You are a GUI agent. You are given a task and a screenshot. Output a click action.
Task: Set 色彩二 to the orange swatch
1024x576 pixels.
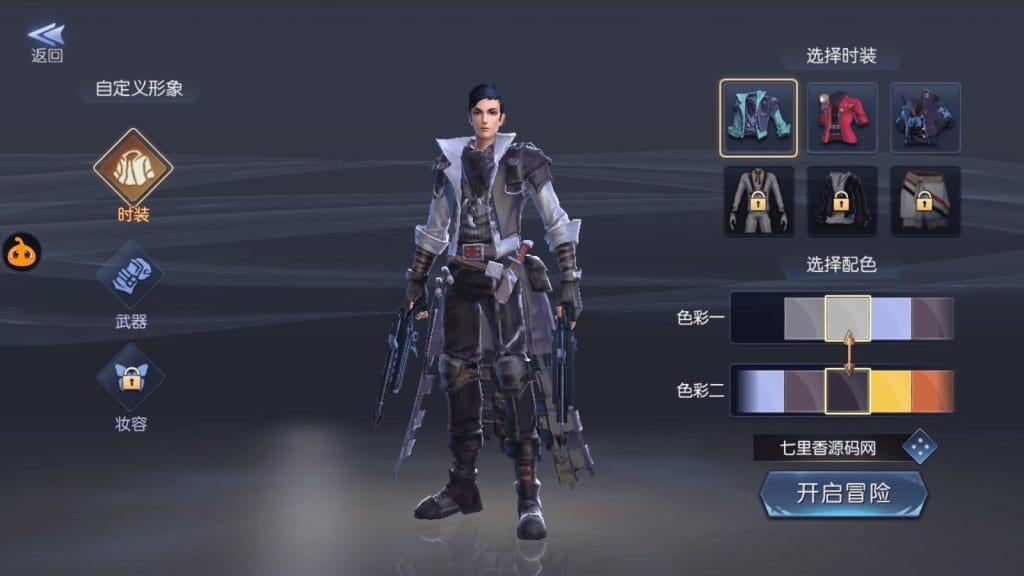pos(932,390)
